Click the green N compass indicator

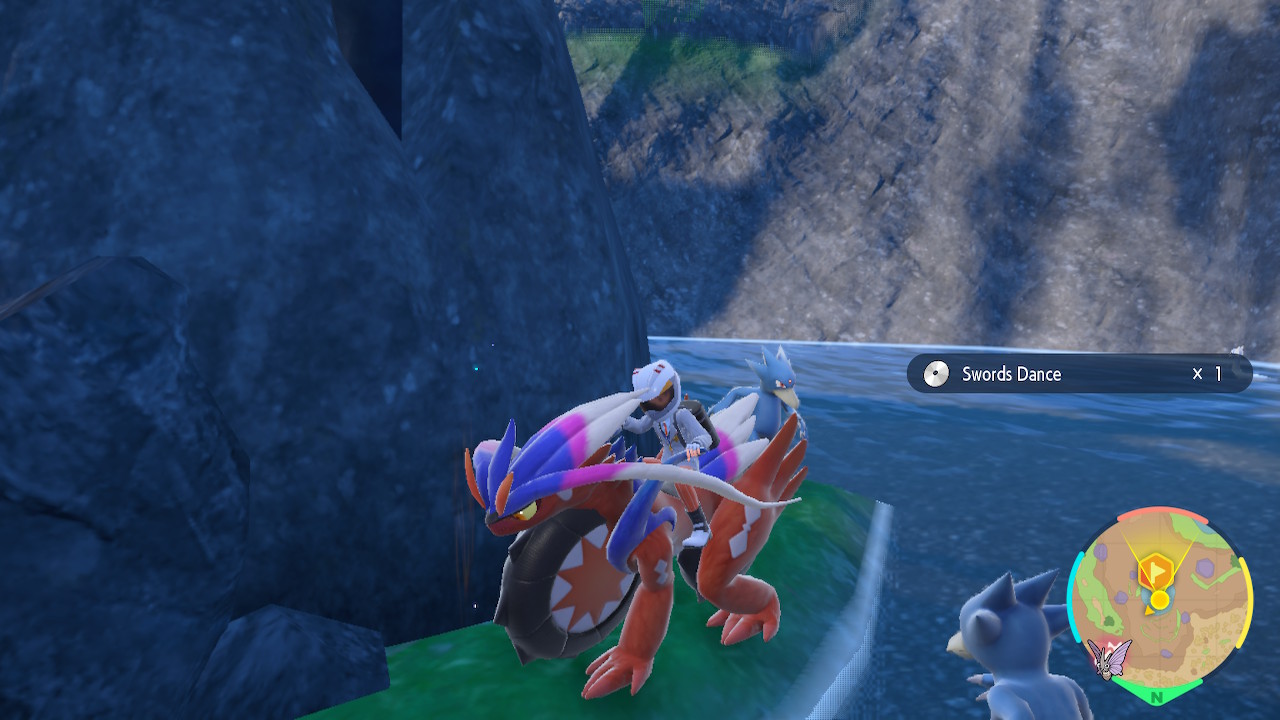[x=1157, y=697]
